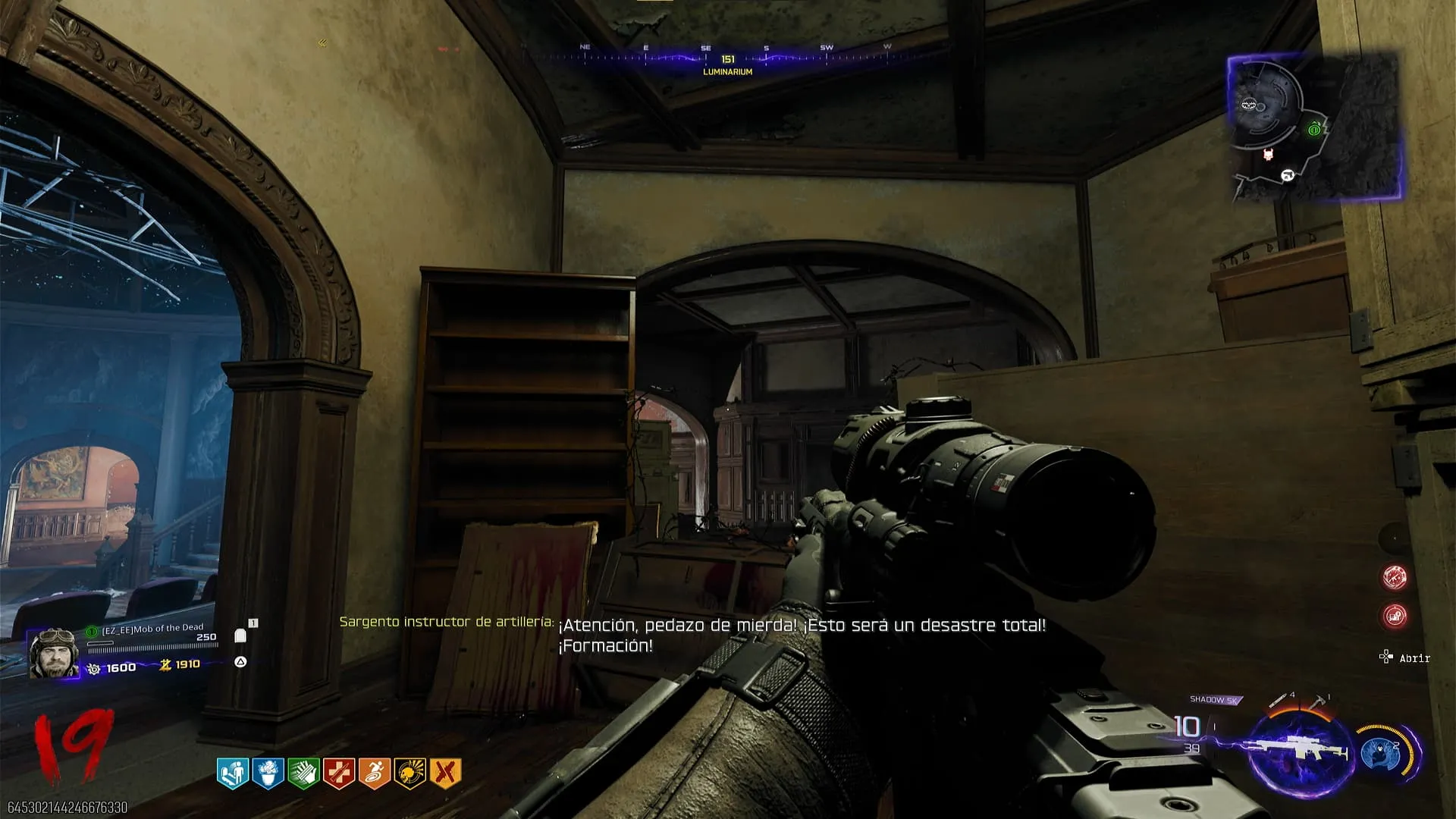
Task: Activate the blue hooded figure field upgrade
Action: click(1381, 752)
